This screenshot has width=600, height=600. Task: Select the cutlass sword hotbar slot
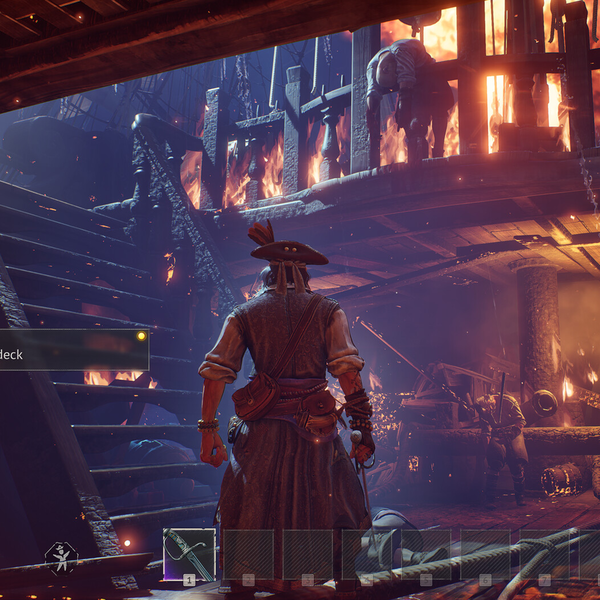point(189,555)
